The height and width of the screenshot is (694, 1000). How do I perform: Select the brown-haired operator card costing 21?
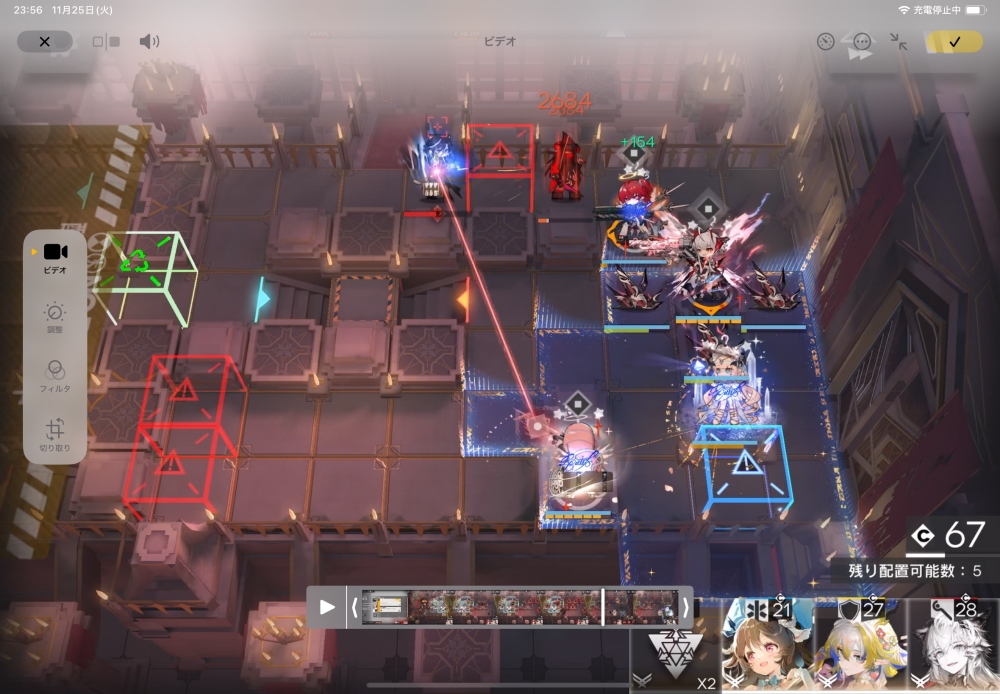click(x=766, y=648)
